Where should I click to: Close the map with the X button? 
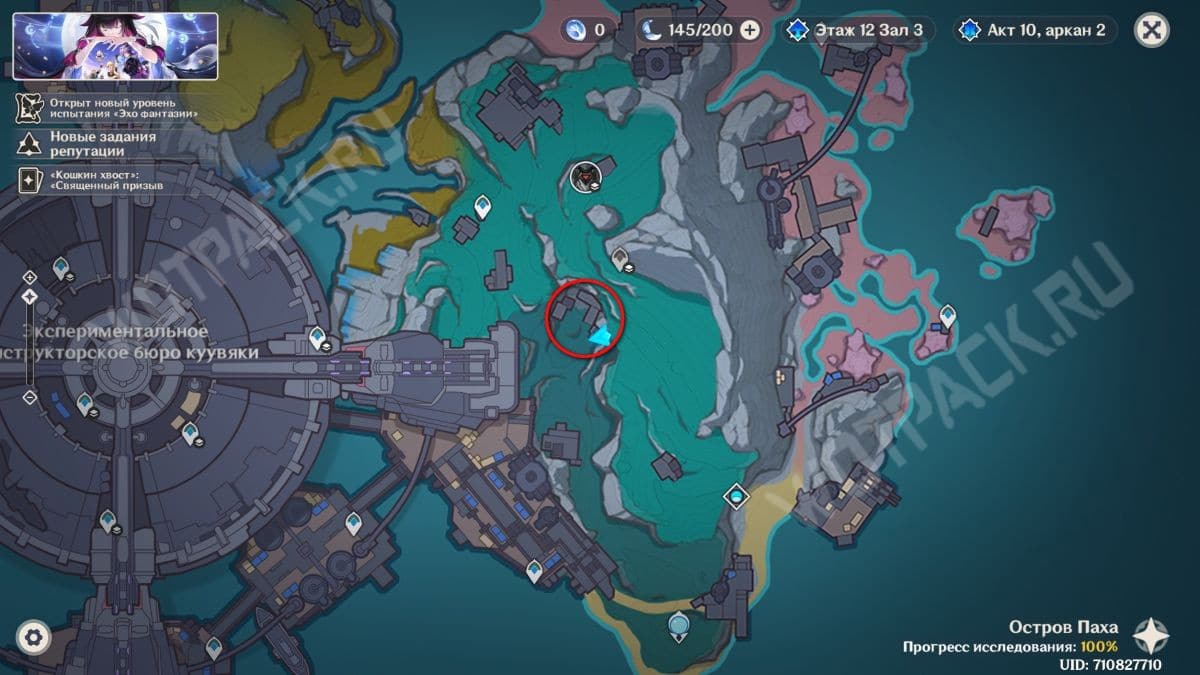pyautogui.click(x=1152, y=30)
